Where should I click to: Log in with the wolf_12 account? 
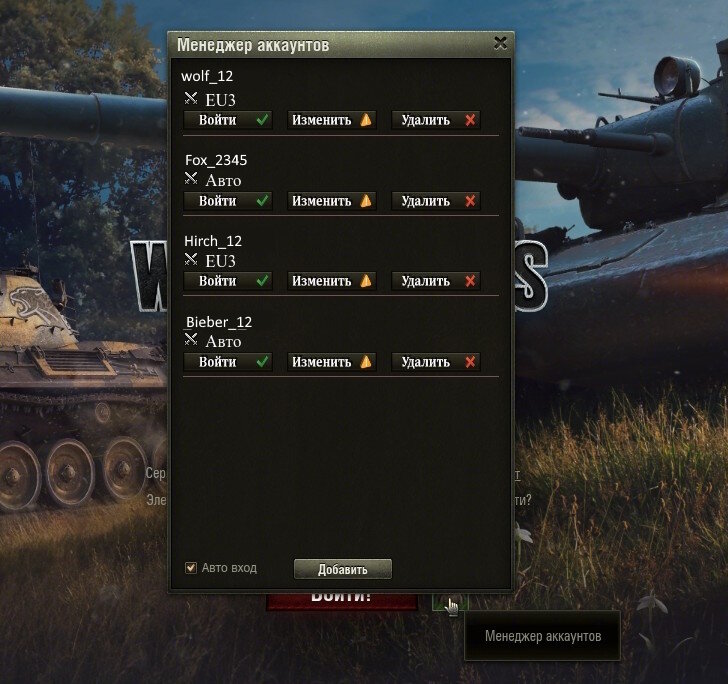(x=228, y=120)
